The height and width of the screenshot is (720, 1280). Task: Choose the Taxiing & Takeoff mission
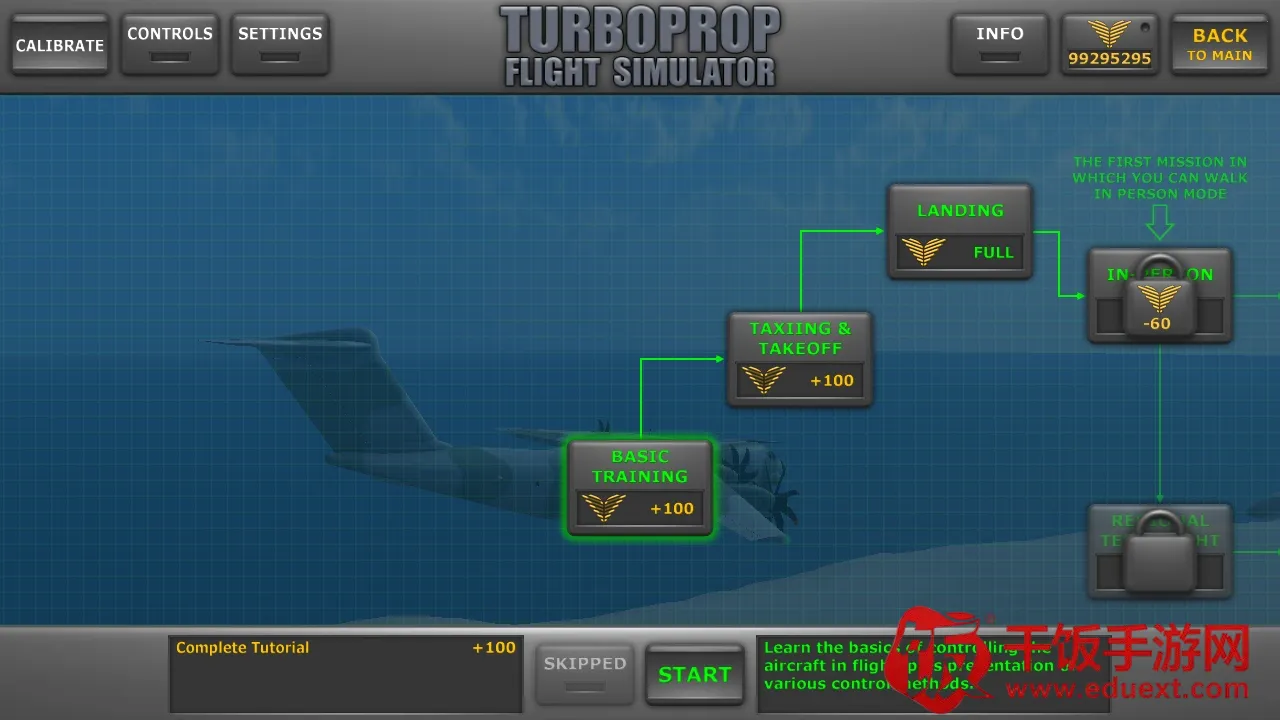(800, 359)
